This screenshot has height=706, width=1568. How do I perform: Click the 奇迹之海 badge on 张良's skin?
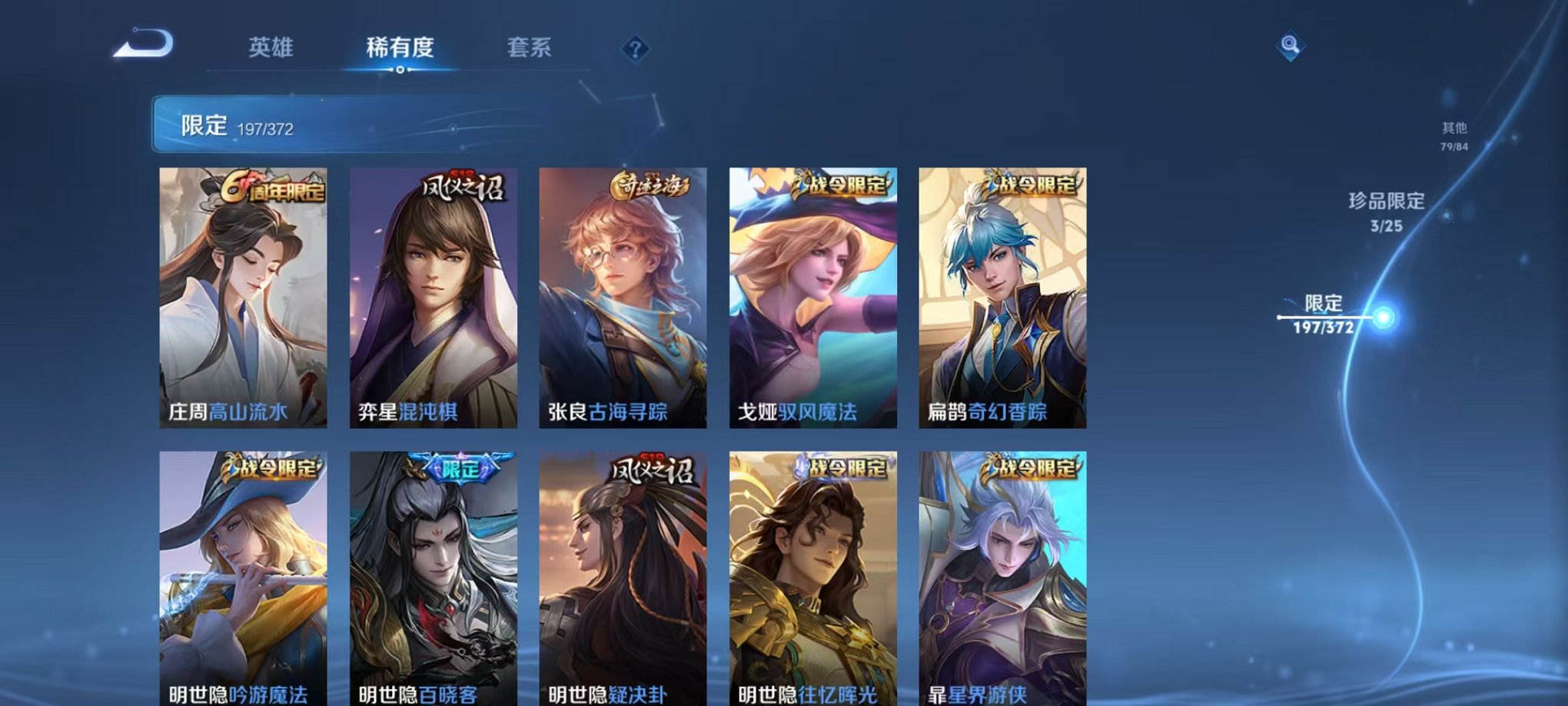pos(653,184)
